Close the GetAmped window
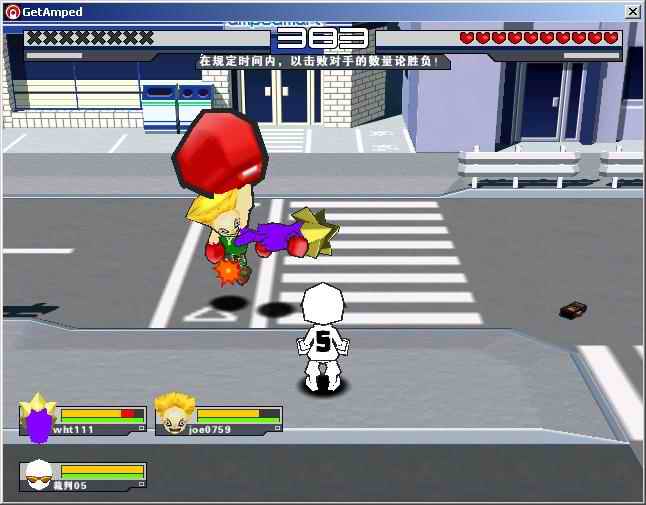646x505 pixels. 632,11
